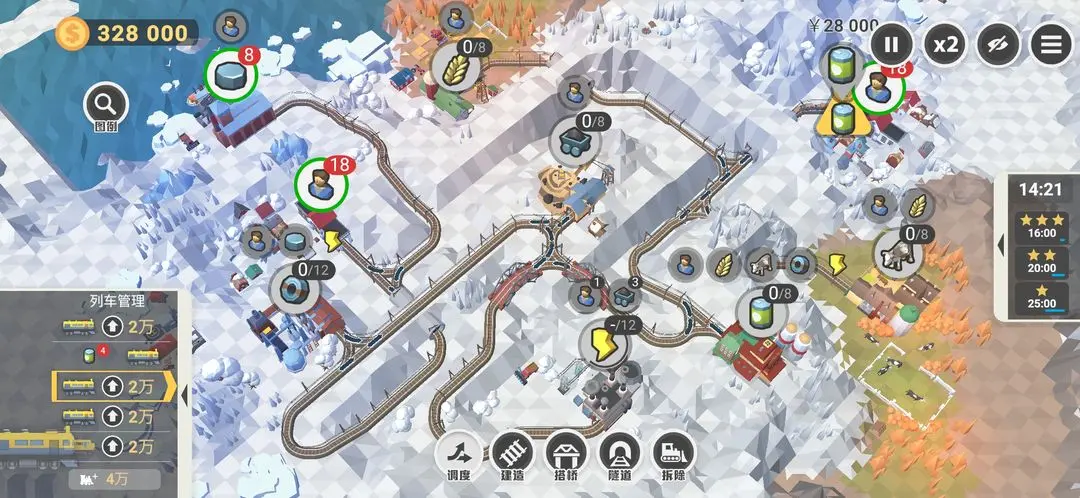
Task: Select the dispatch (调度) tool
Action: pyautogui.click(x=456, y=455)
